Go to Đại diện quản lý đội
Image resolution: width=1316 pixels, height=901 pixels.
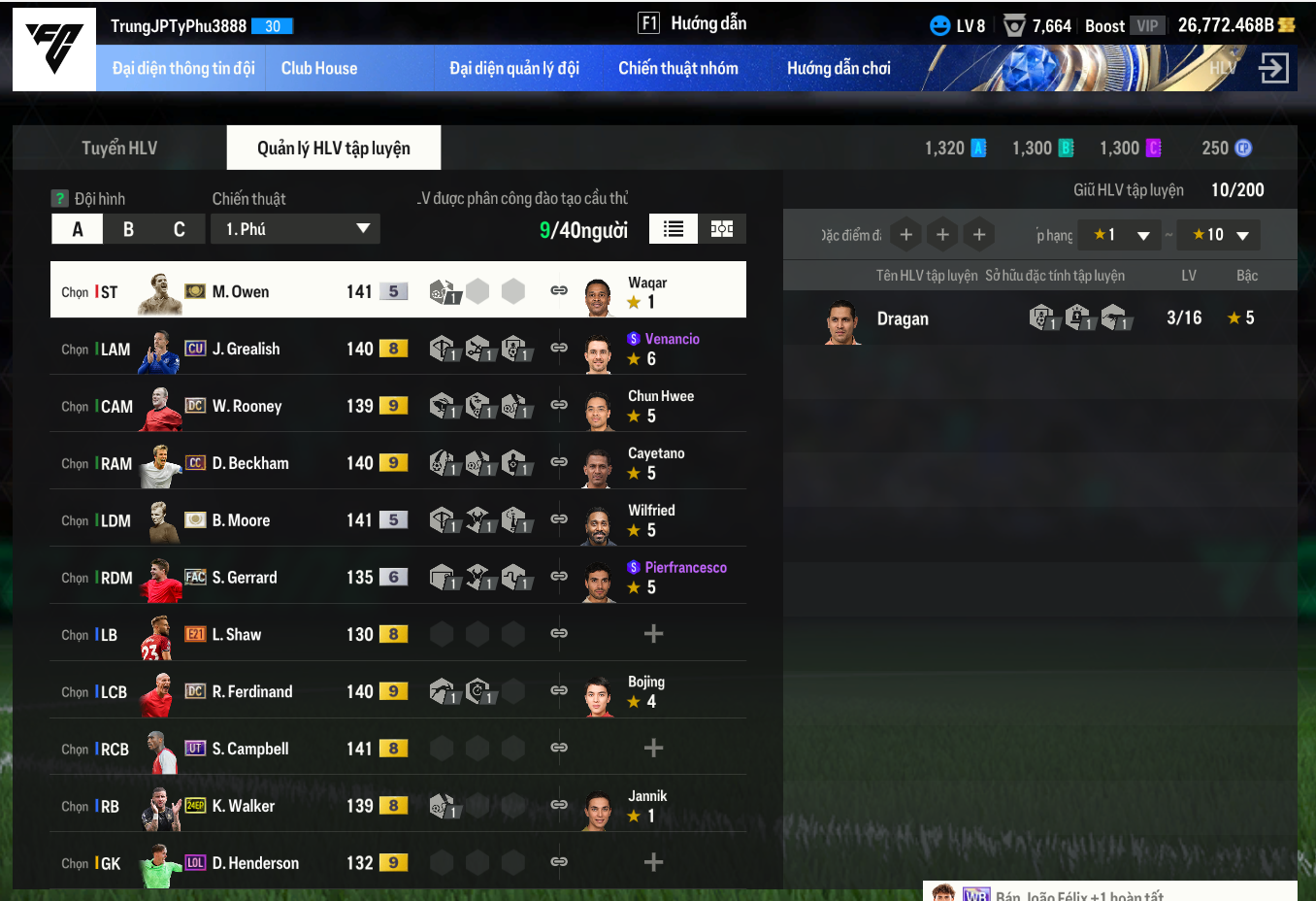514,68
